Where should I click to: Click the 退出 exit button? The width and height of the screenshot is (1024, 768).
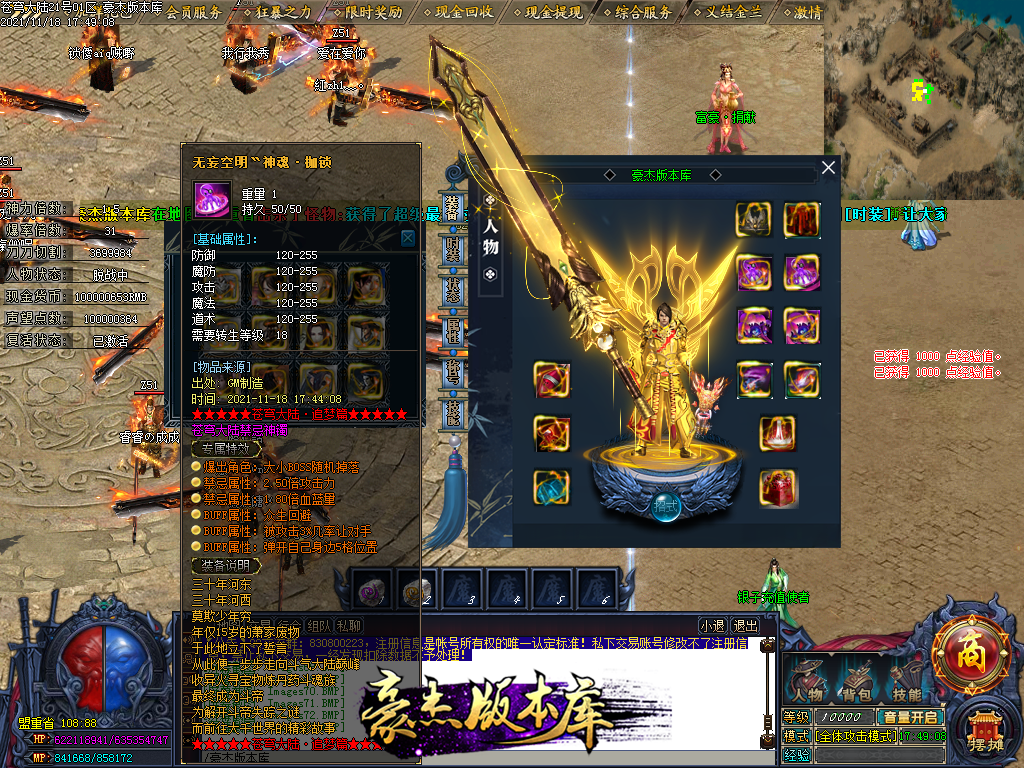pyautogui.click(x=745, y=626)
